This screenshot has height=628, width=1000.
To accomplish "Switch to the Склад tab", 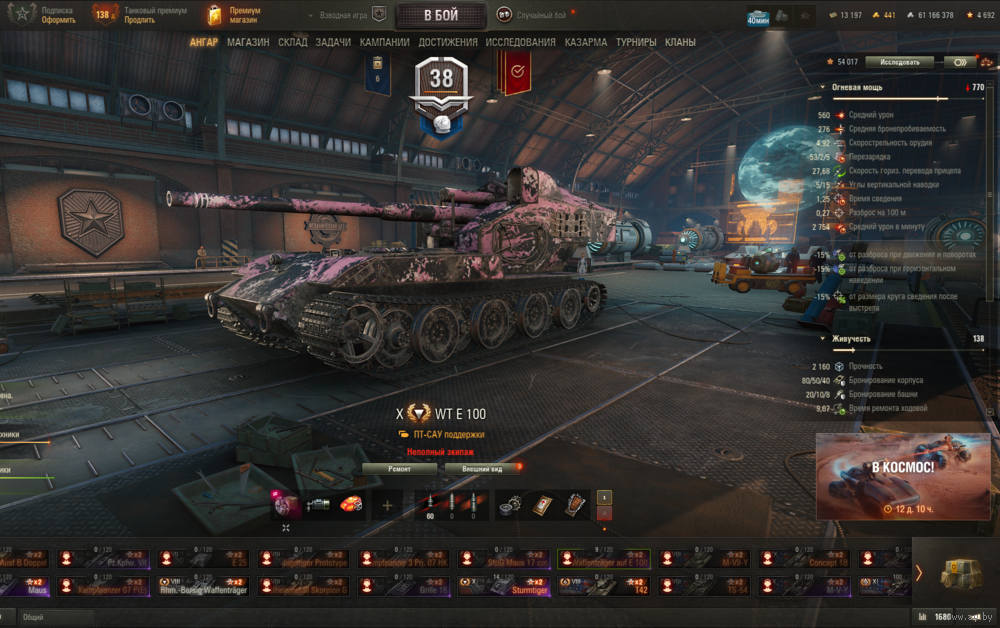I will point(293,43).
